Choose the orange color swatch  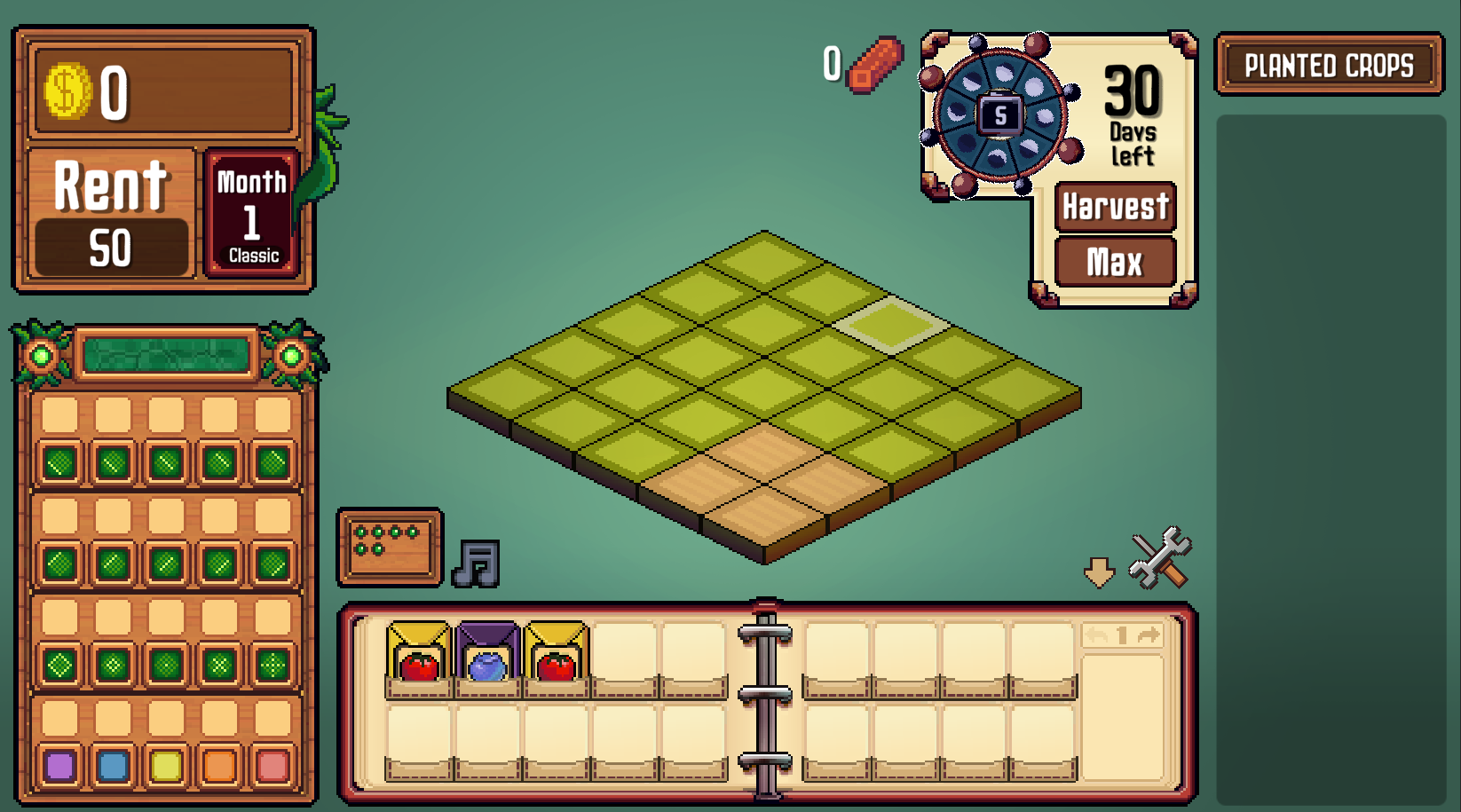tap(219, 765)
